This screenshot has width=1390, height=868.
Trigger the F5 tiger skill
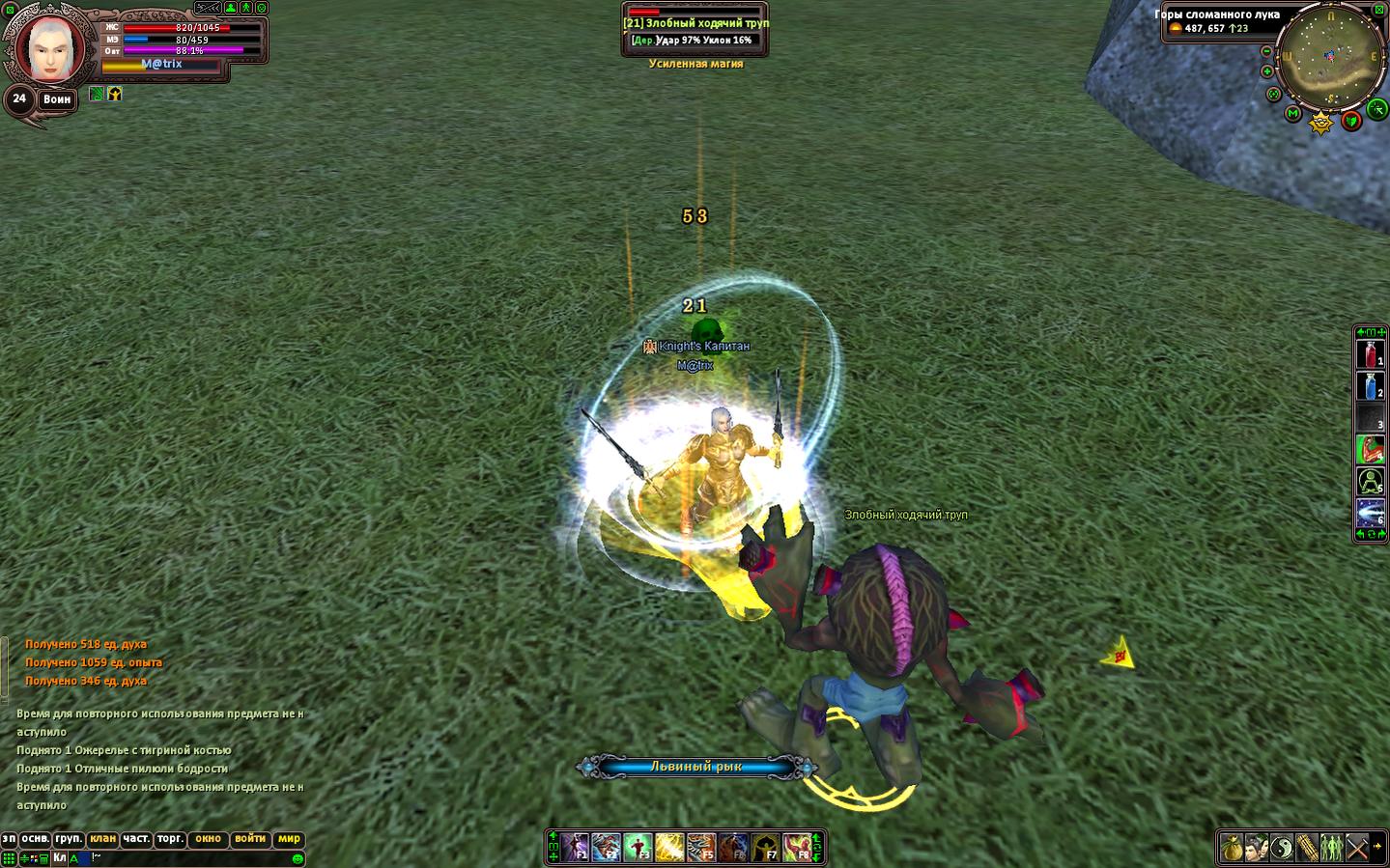[701, 848]
